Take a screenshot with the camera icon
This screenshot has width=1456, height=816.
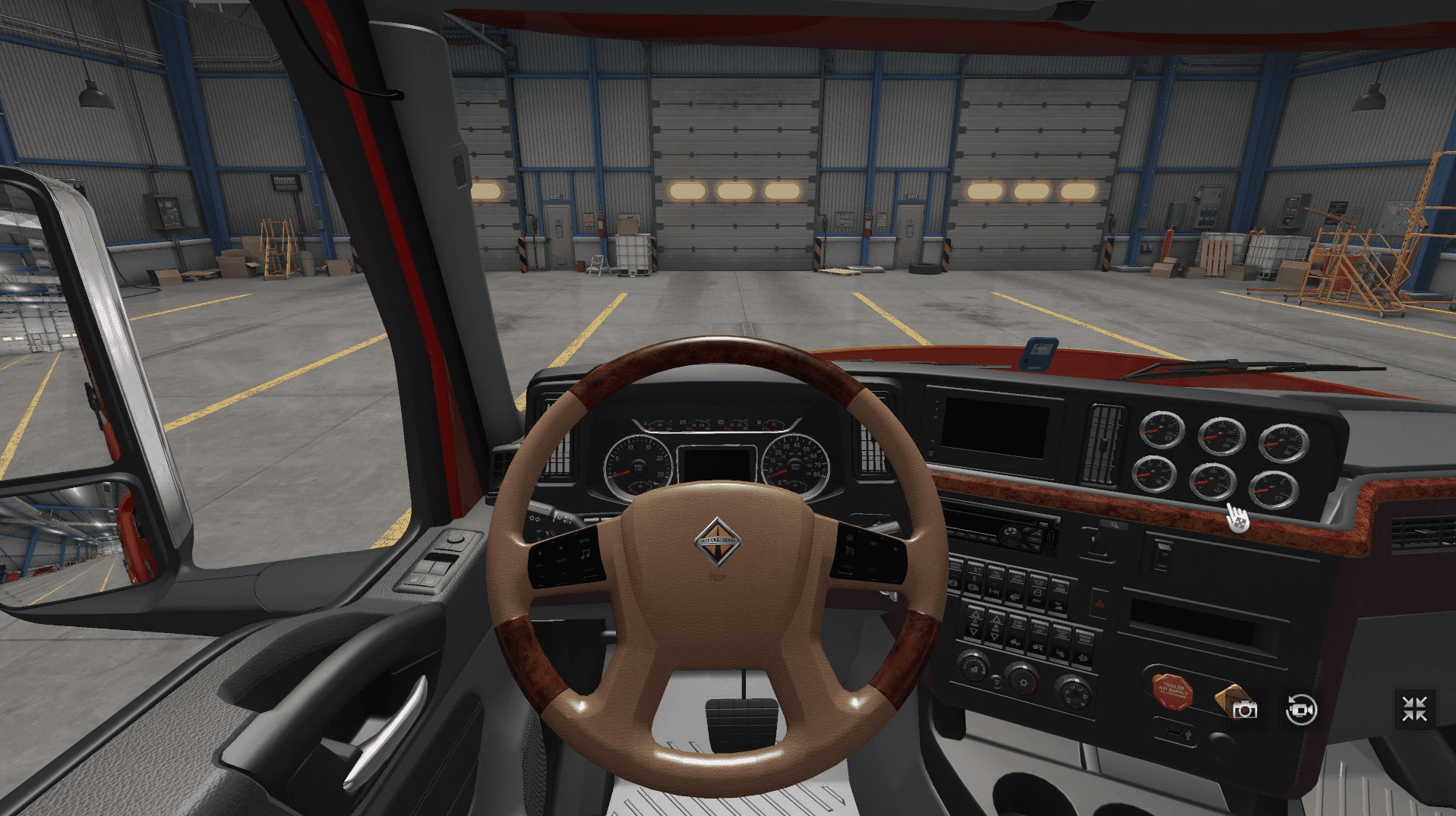(x=1244, y=710)
